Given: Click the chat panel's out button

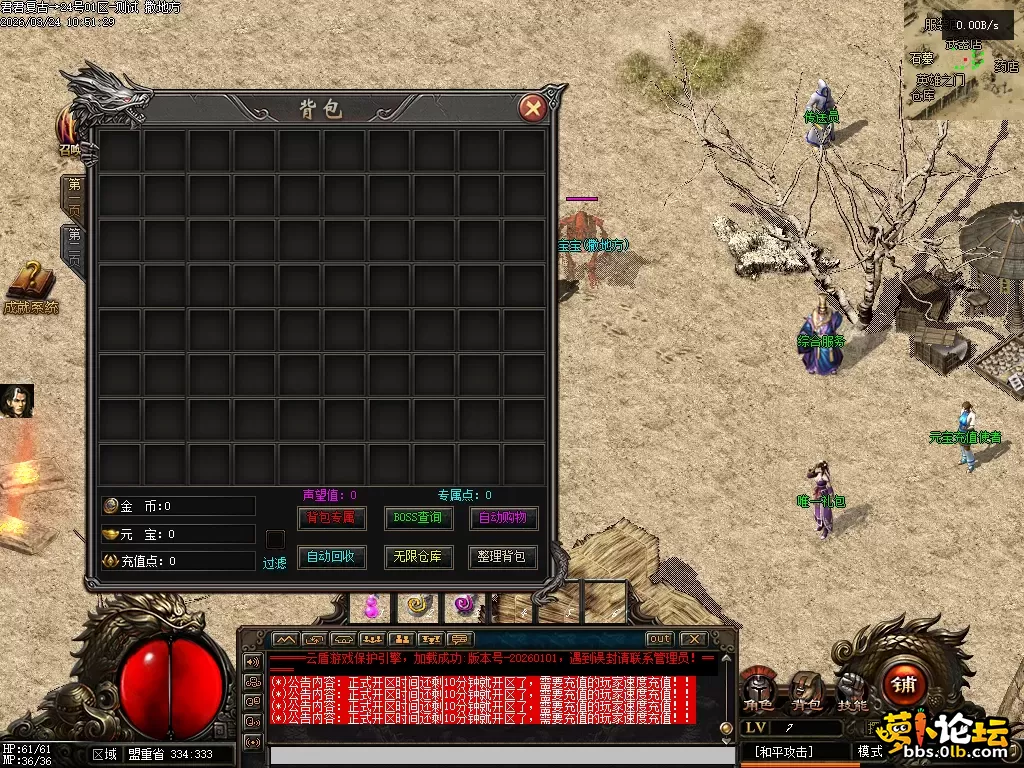Looking at the screenshot, I should (659, 639).
